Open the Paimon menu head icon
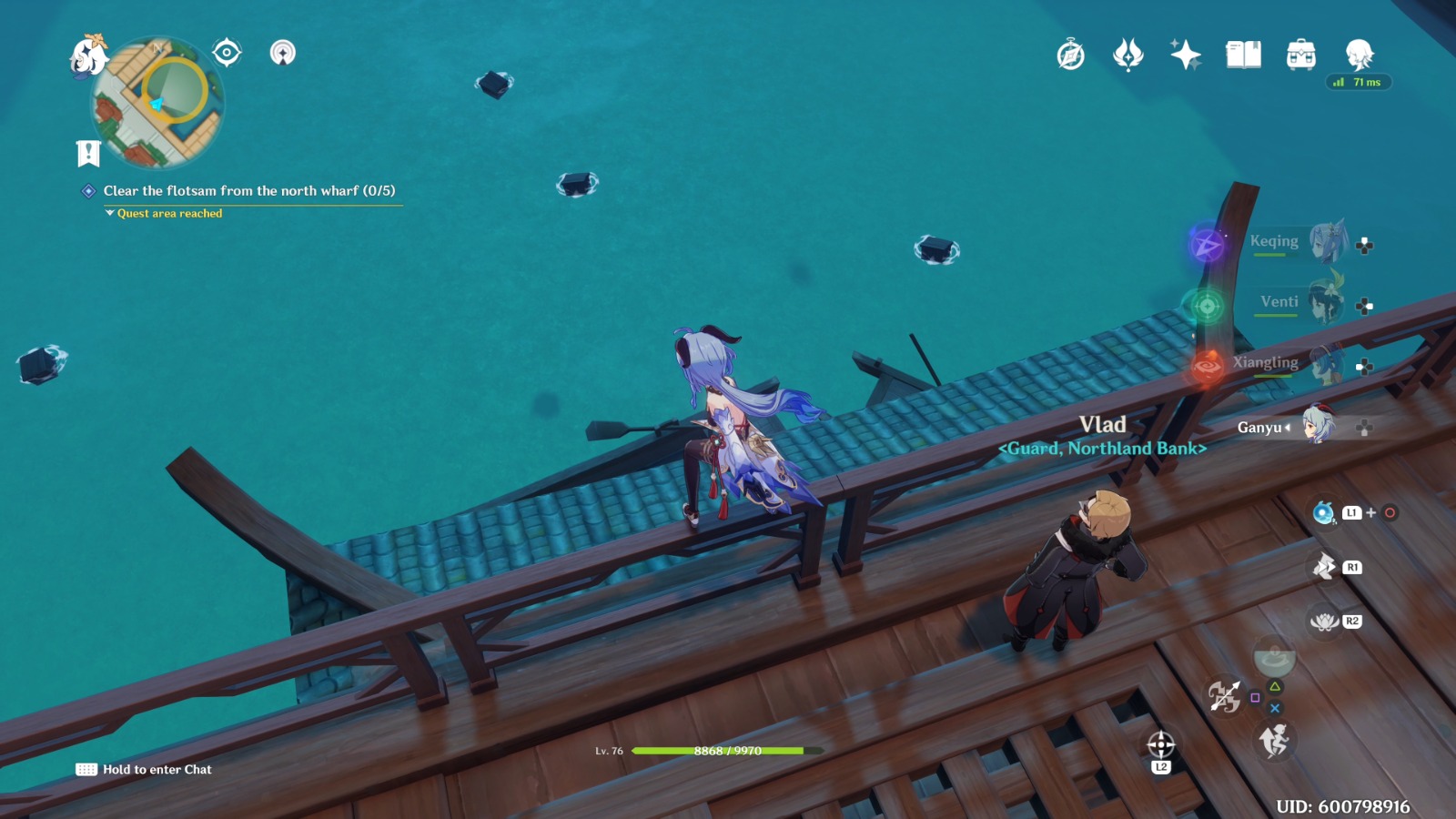This screenshot has width=1456, height=819. coord(1360,55)
